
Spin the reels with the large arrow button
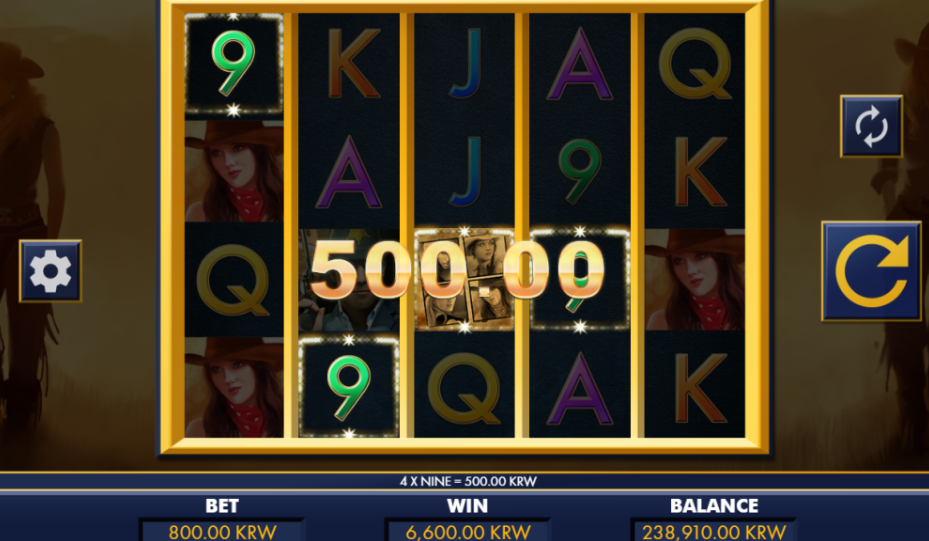pyautogui.click(x=871, y=271)
